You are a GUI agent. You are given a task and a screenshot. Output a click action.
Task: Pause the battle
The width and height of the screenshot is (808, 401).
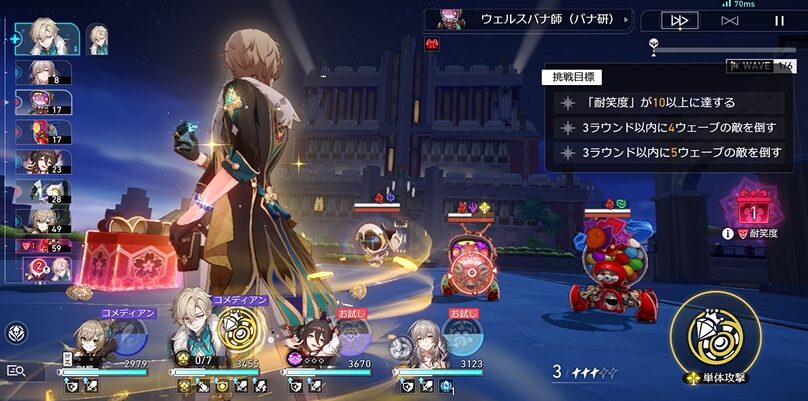pyautogui.click(x=778, y=20)
